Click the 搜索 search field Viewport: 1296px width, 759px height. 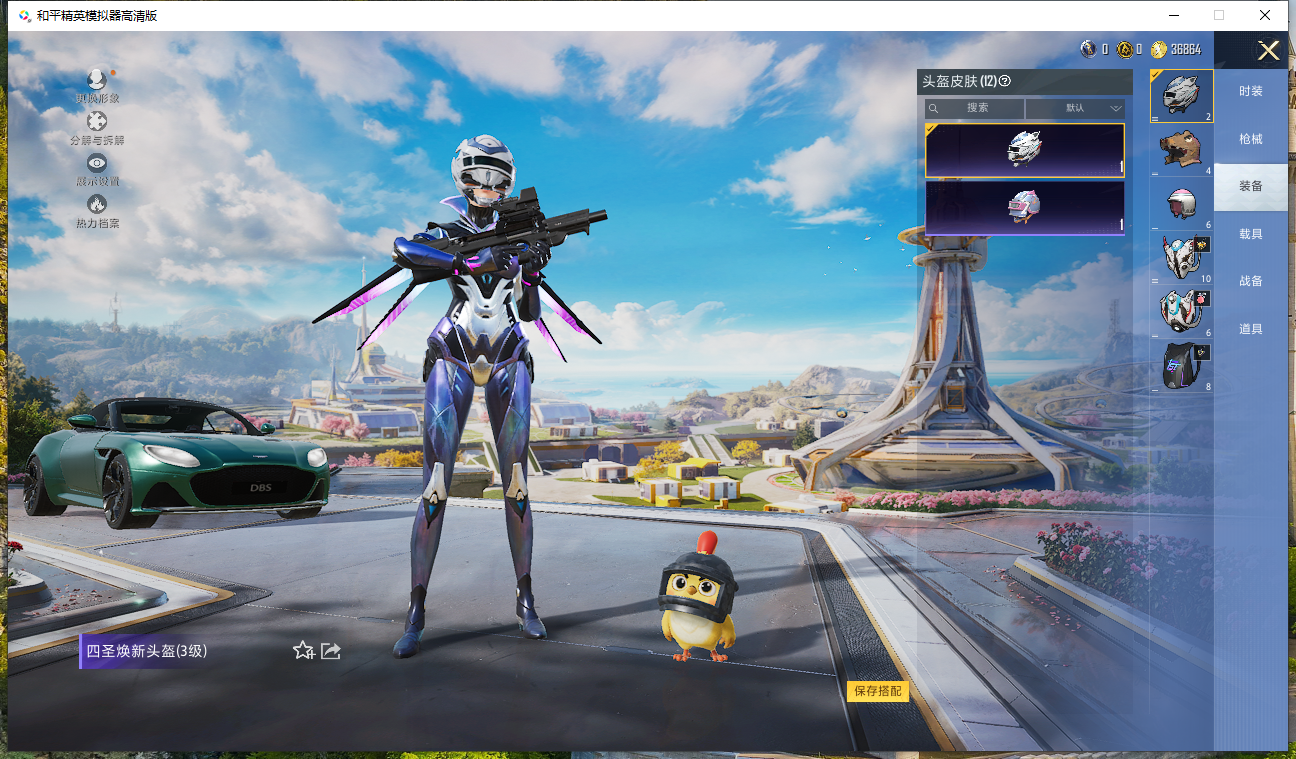[x=976, y=108]
